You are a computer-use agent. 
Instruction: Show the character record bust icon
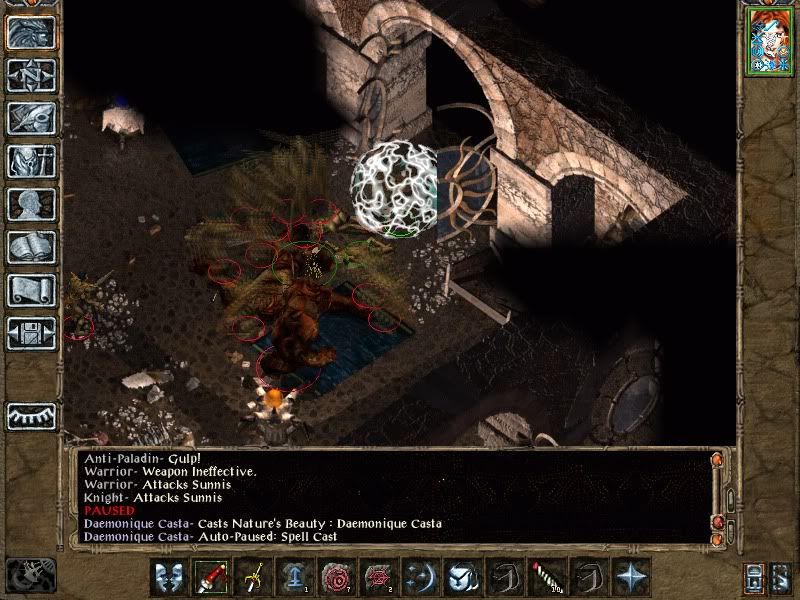coord(31,204)
